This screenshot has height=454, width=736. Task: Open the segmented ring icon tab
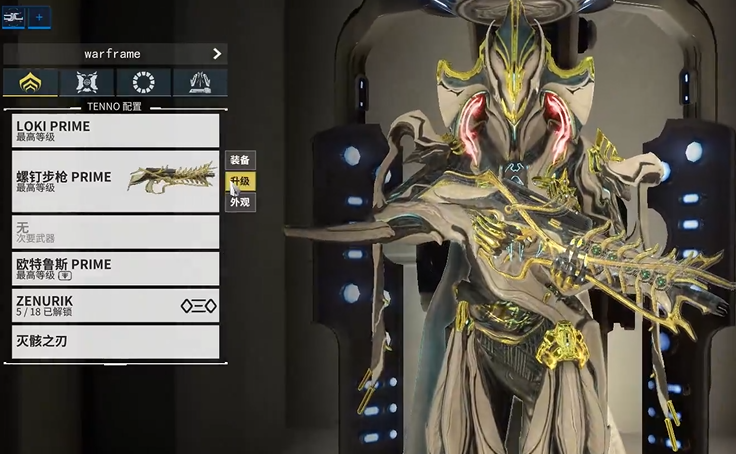pos(143,83)
